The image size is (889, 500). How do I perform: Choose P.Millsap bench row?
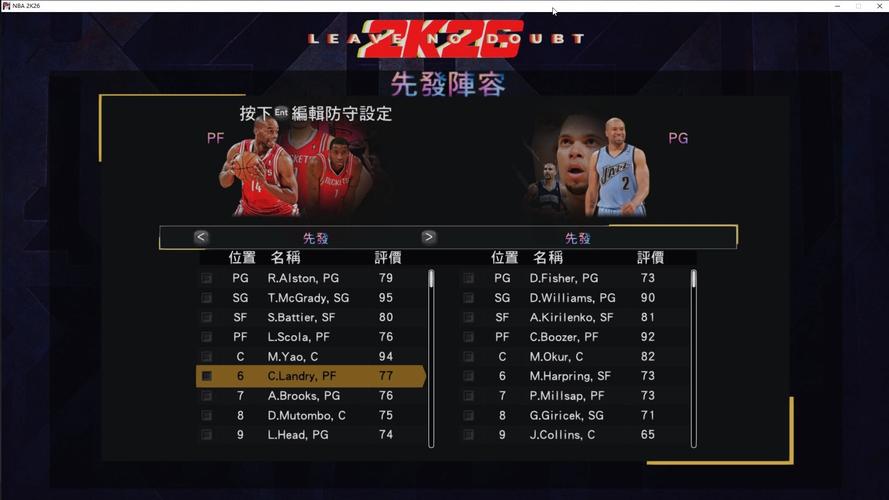pyautogui.click(x=564, y=396)
